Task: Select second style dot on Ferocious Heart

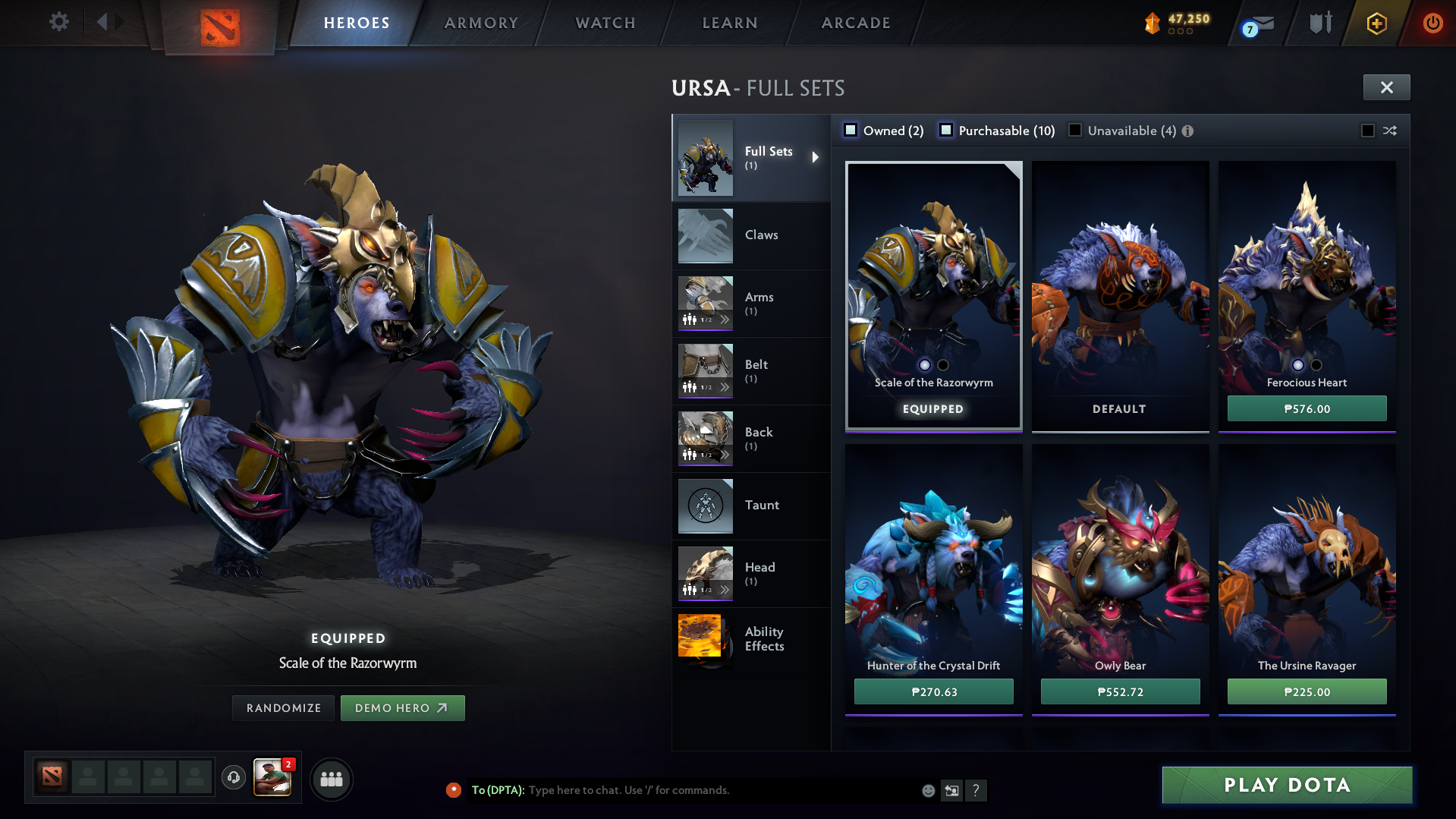Action: coord(1315,365)
